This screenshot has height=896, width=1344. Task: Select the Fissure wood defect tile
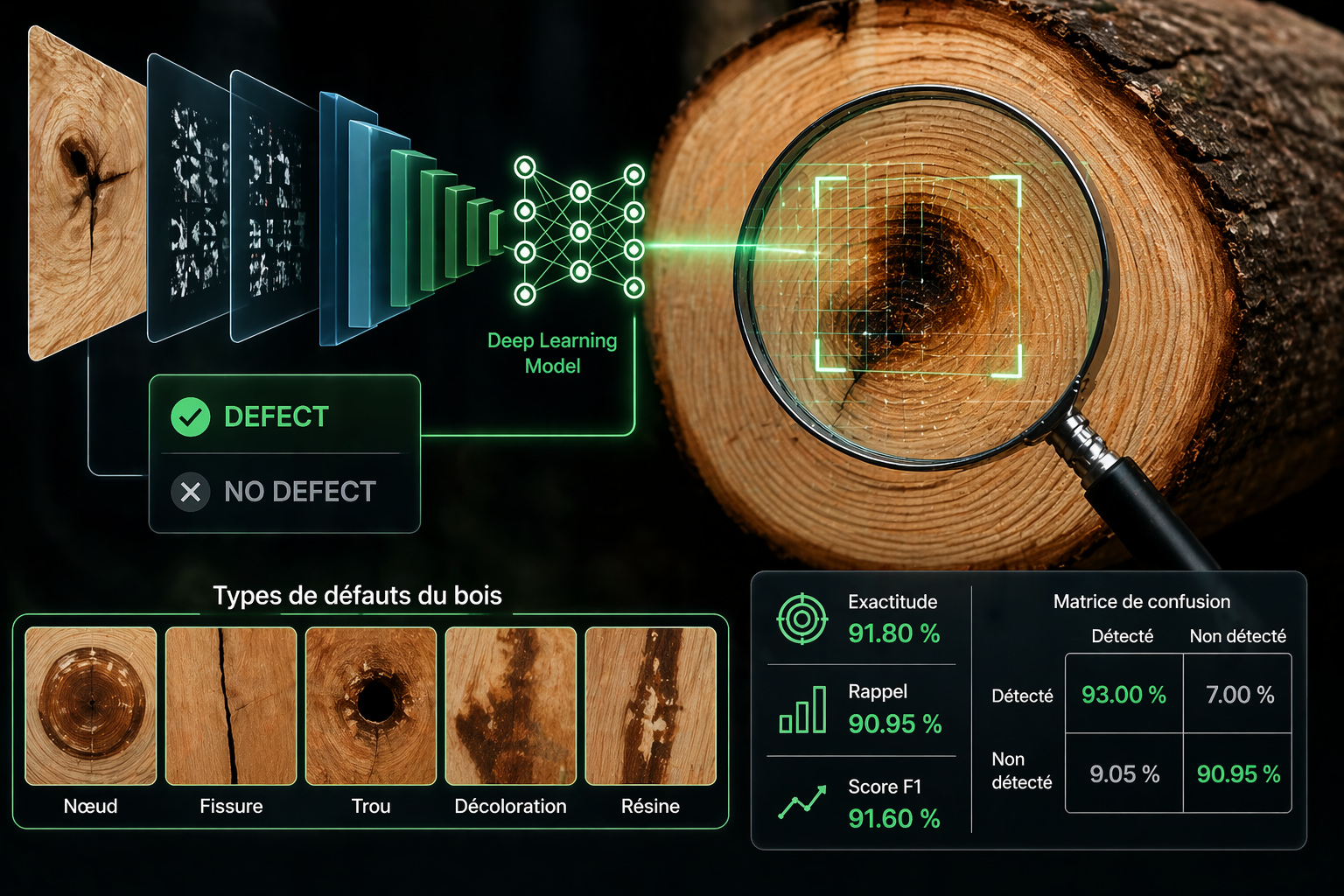(x=231, y=705)
